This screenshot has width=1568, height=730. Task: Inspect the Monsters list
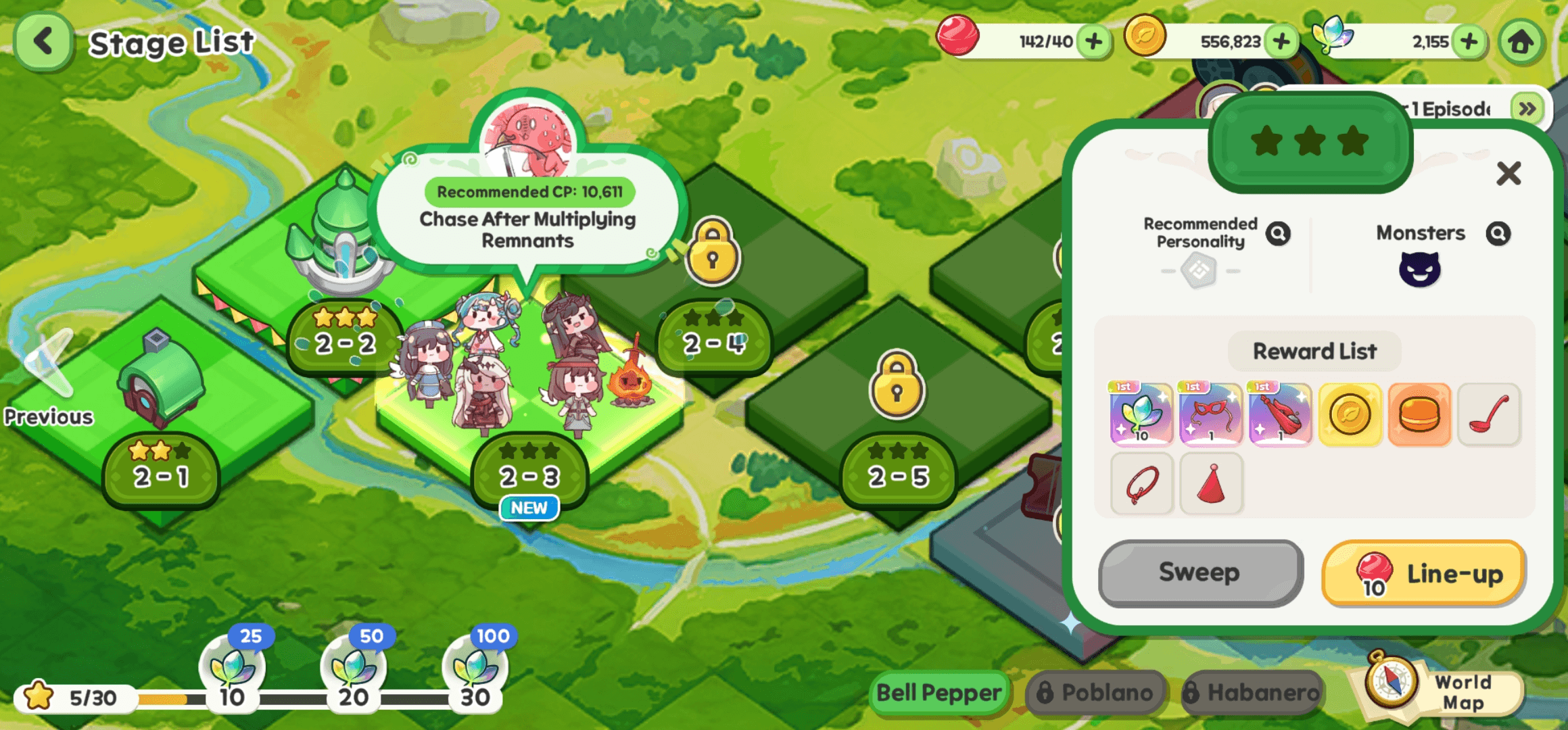click(1498, 234)
